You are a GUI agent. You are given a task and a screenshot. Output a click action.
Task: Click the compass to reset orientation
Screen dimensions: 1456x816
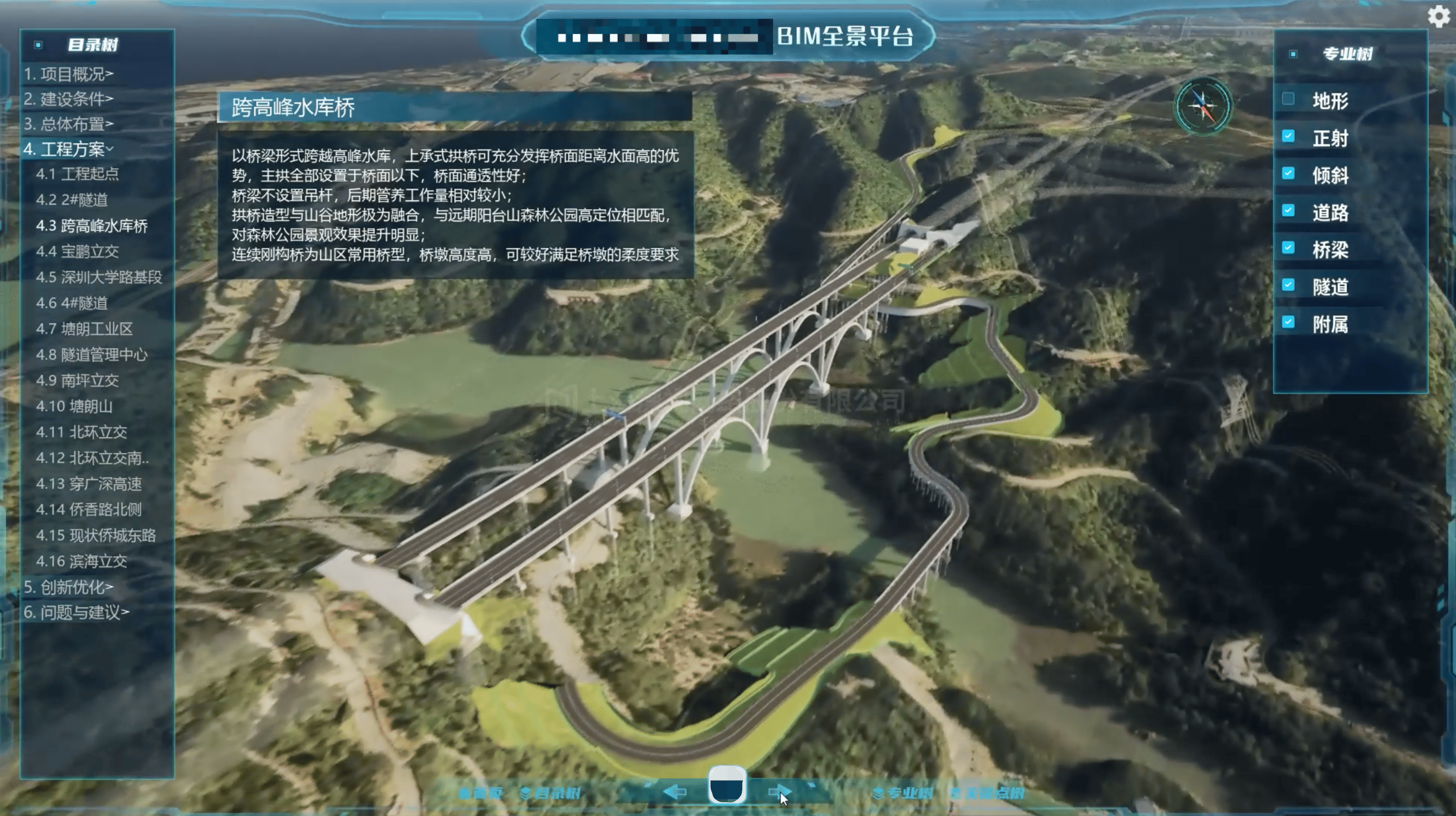(1203, 106)
